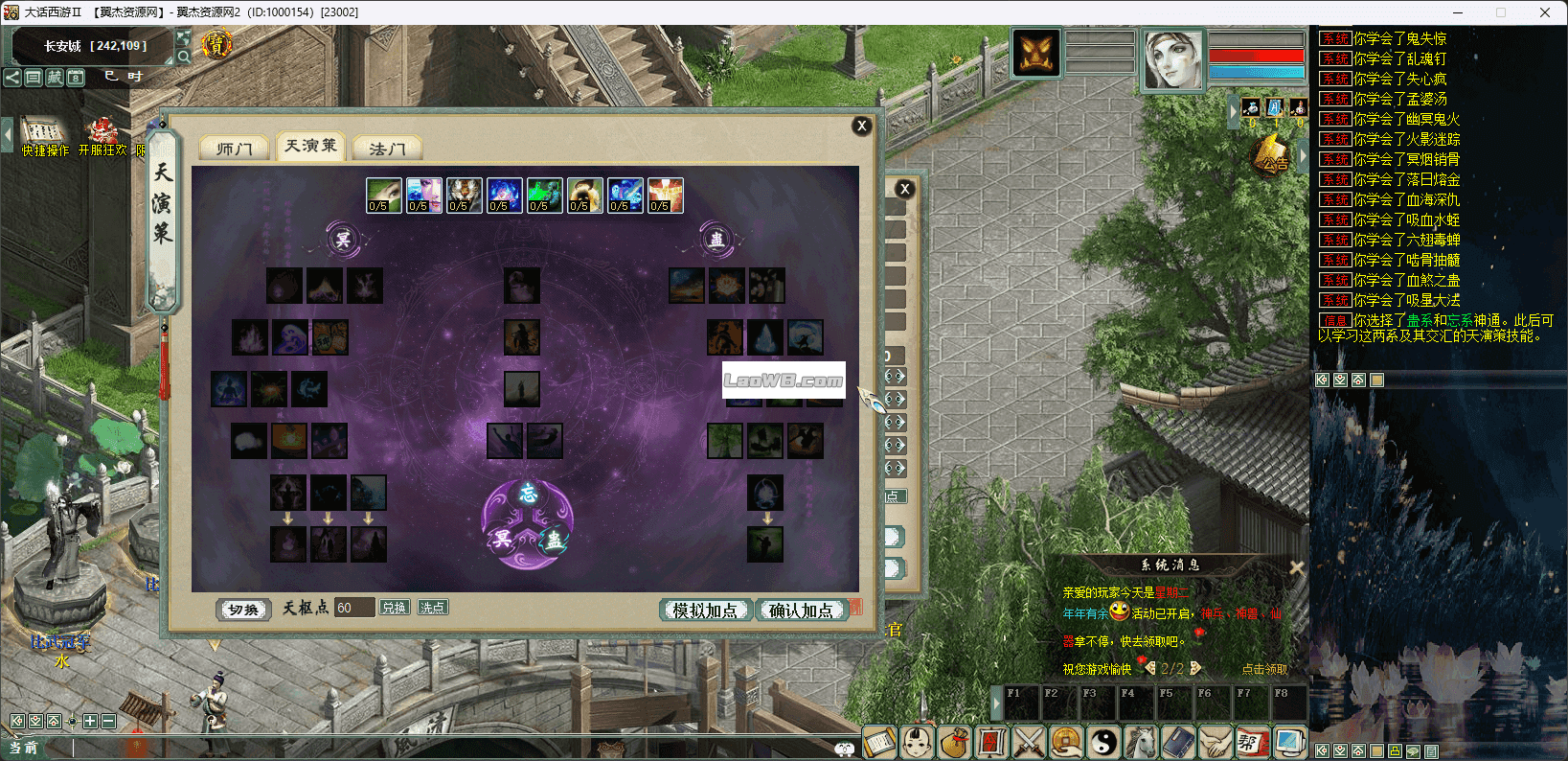
Task: Select the 冥 branch header icon
Action: click(x=343, y=240)
